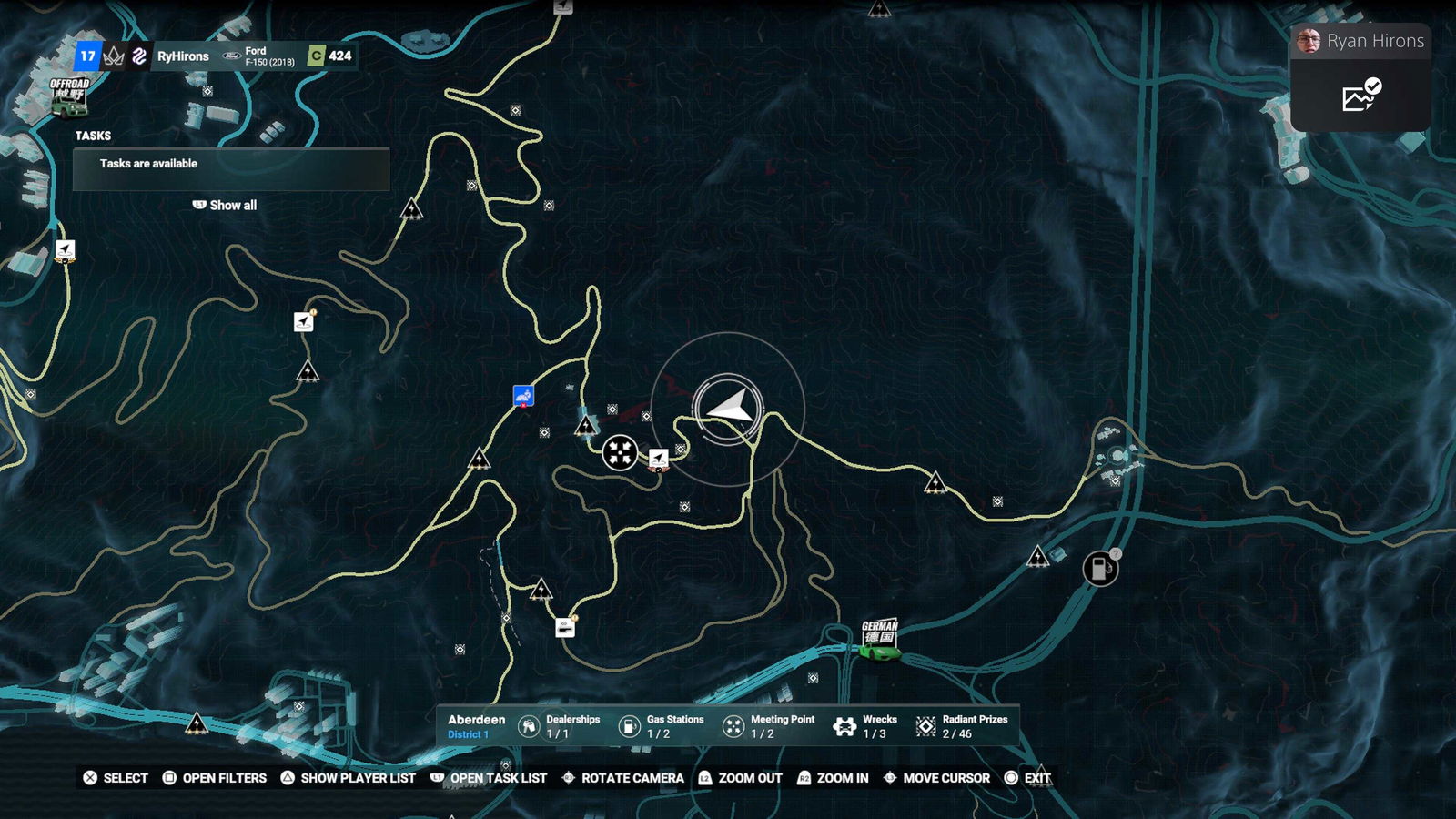Click the blue square map marker
The height and width of the screenshot is (819, 1456).
tap(523, 395)
